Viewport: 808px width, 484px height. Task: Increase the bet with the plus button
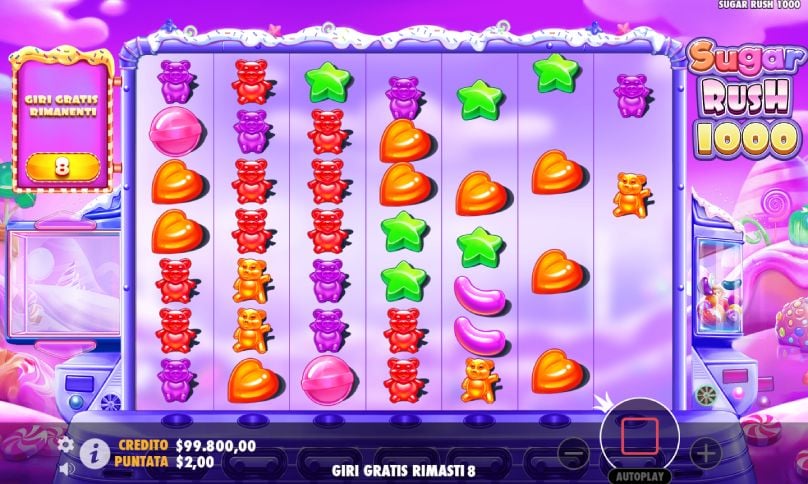(705, 452)
